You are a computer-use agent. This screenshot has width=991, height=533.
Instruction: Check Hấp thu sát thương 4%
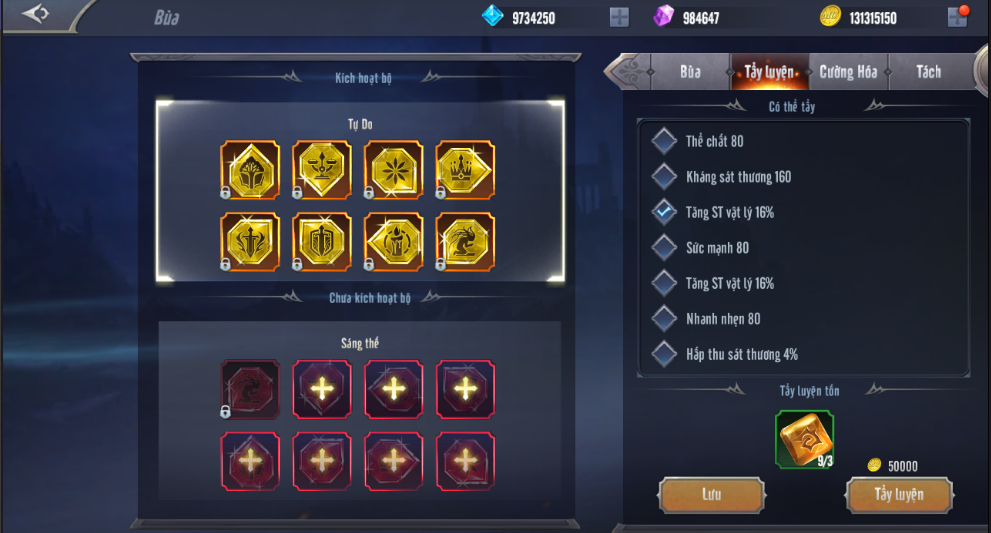tap(664, 354)
